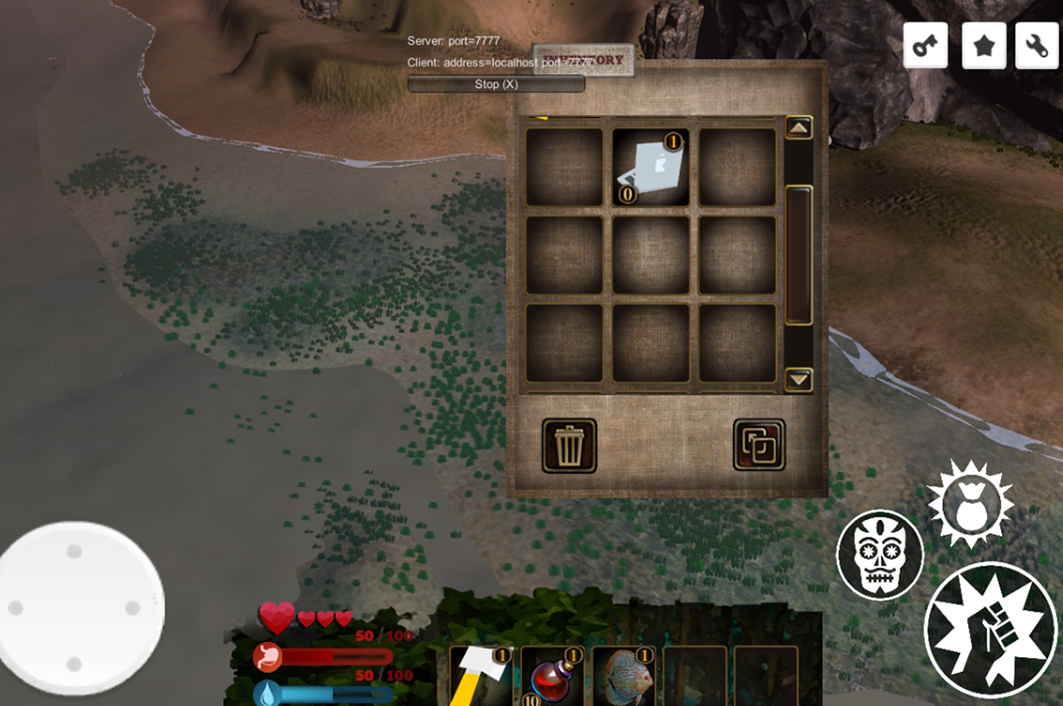The width and height of the screenshot is (1063, 706).
Task: Click the trash can delete button
Action: (x=569, y=445)
